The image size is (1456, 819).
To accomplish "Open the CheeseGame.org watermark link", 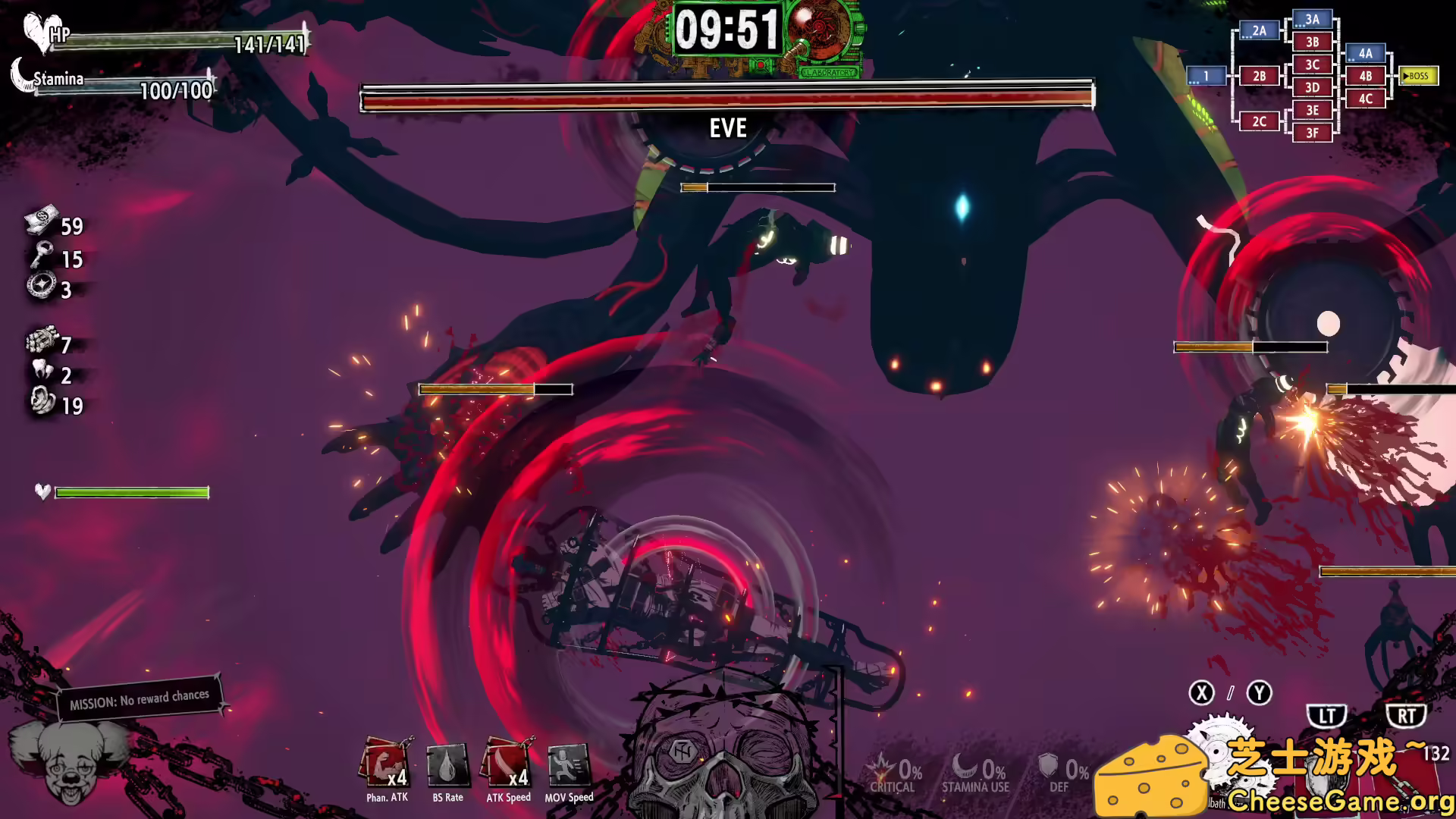I will tap(1338, 800).
